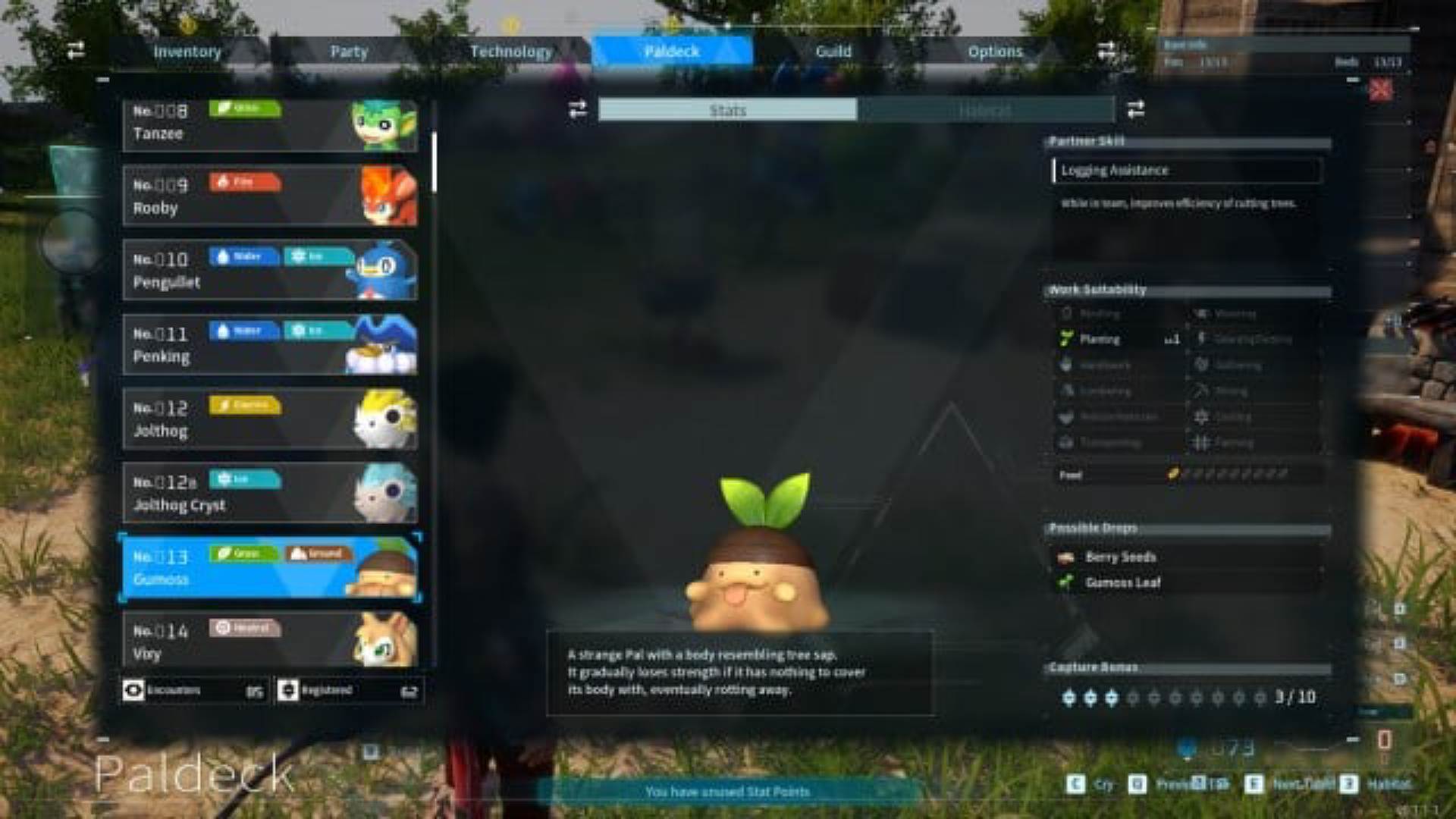Viewport: 1456px width, 819px height.
Task: Click the Ground element icon next to Gumoss
Action: (x=318, y=554)
